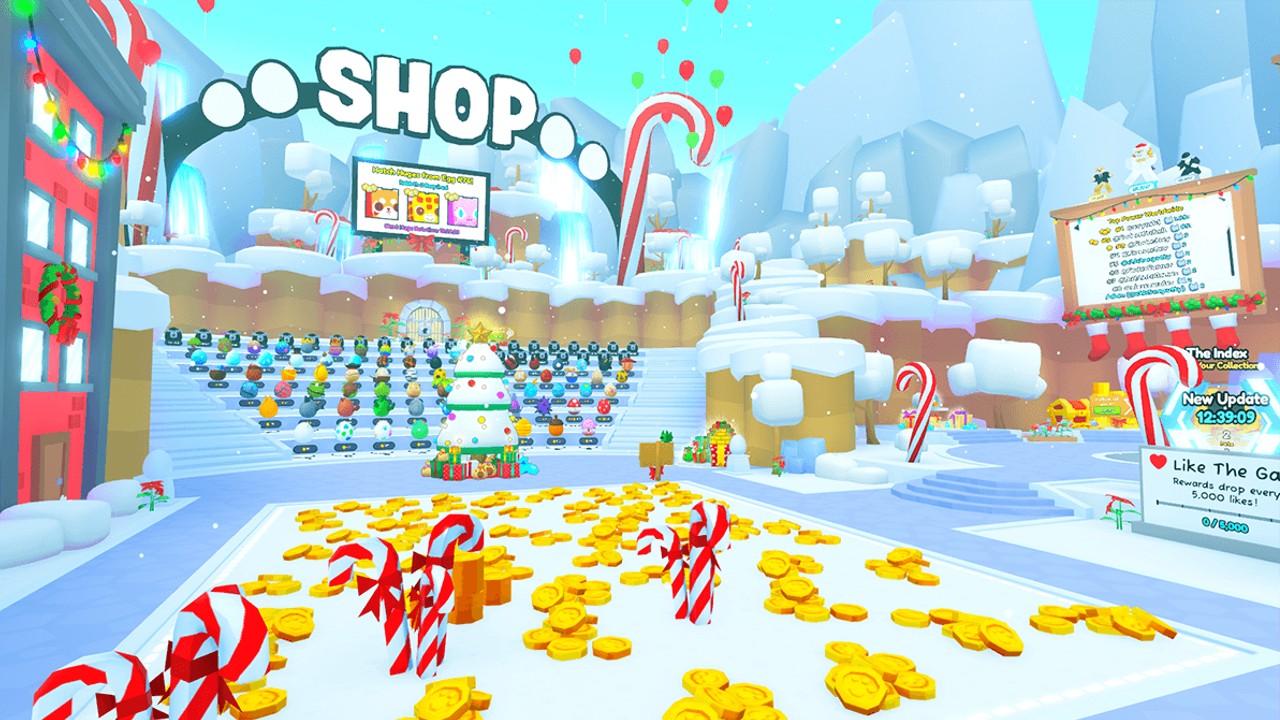Expand the leaderboard with its left arrow
The image size is (1280, 720).
[1077, 227]
